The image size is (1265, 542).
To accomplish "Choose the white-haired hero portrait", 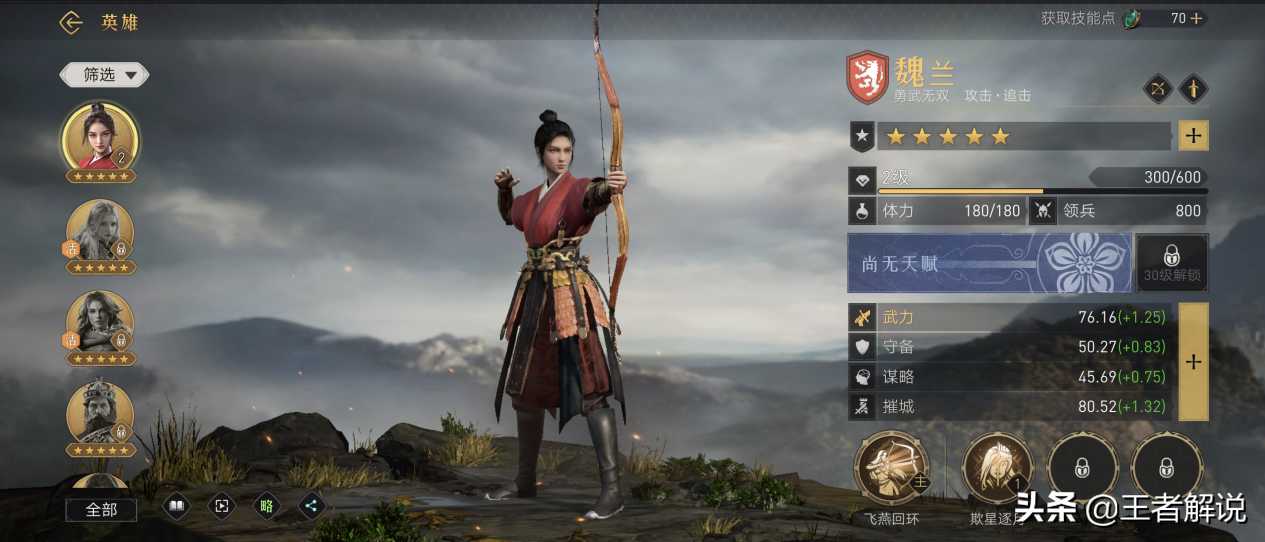I will (100, 232).
